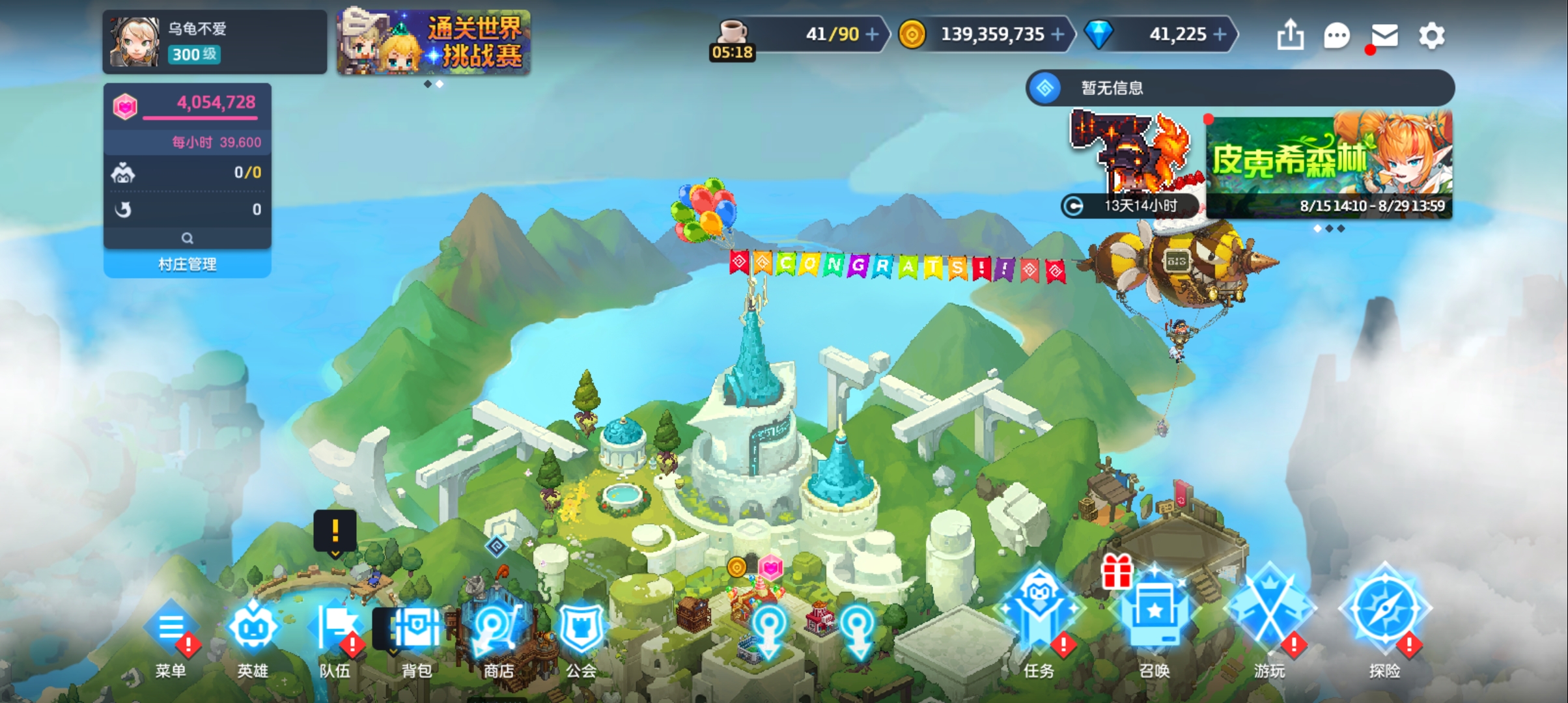Open the mailbox envelope
Image resolution: width=1568 pixels, height=703 pixels.
click(x=1384, y=35)
